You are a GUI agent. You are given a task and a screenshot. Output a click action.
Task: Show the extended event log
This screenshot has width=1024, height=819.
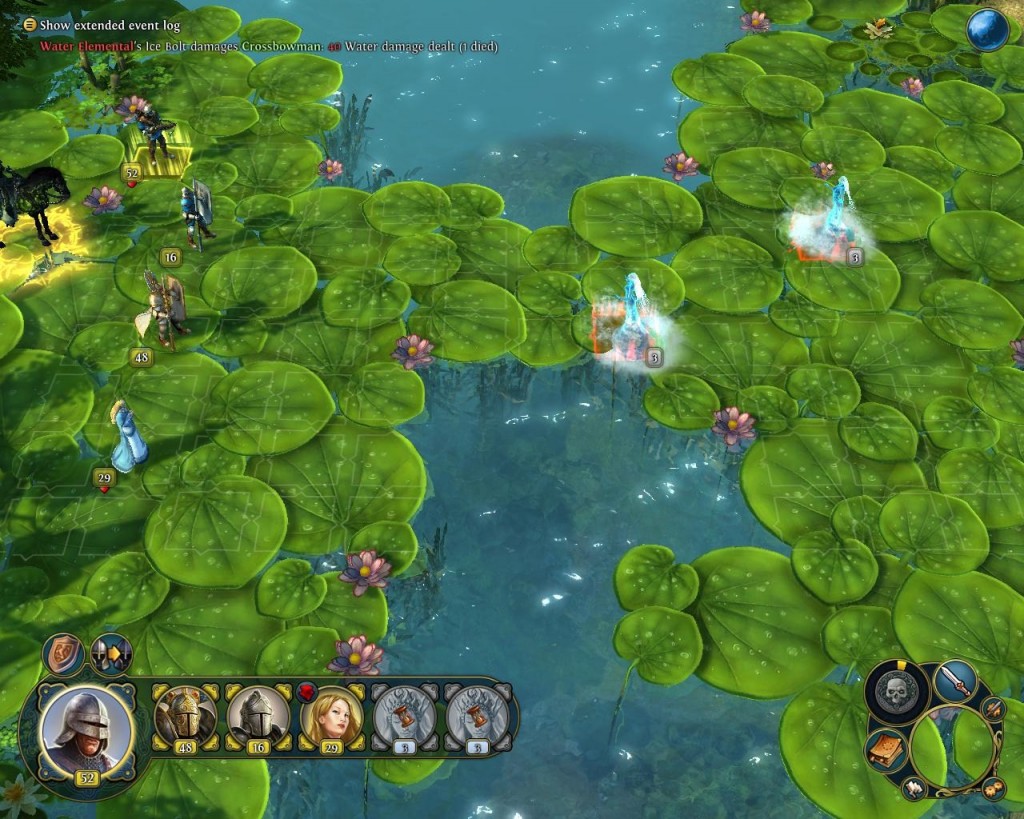(x=30, y=24)
